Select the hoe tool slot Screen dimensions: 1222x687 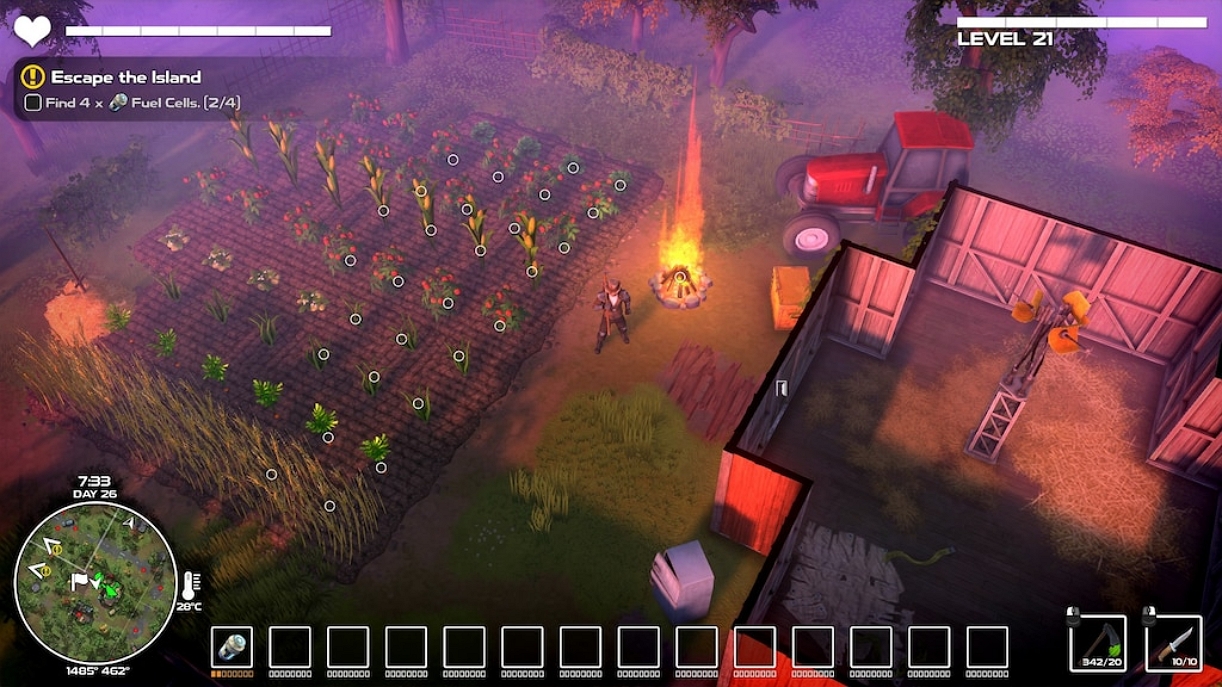pos(1097,643)
